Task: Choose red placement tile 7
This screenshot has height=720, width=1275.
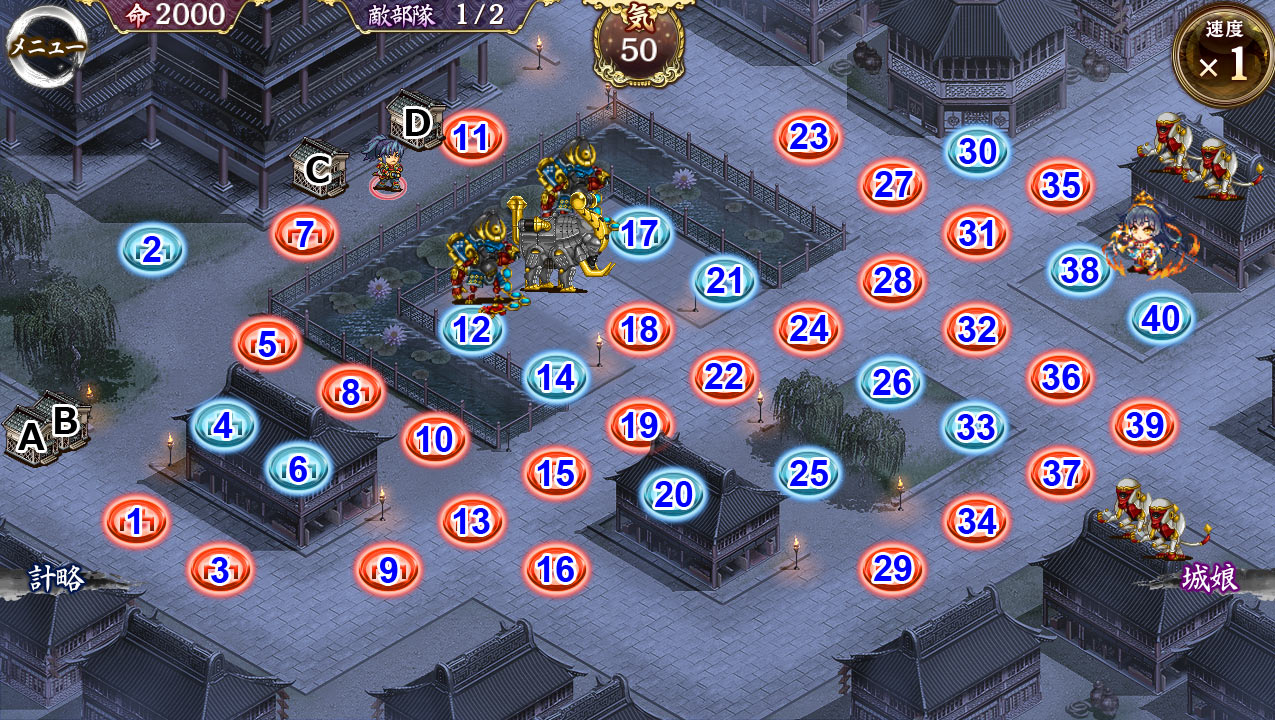Action: click(x=305, y=235)
